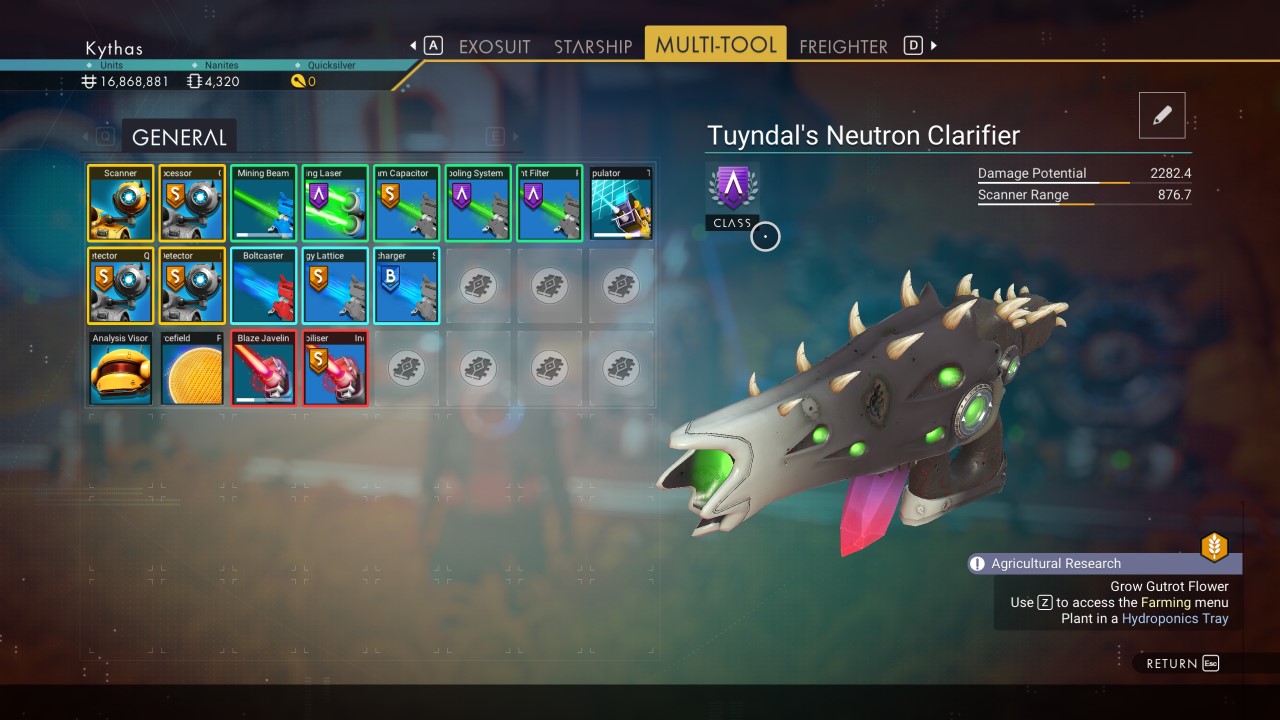Viewport: 1280px width, 720px height.
Task: Select the Scanner module icon
Action: pyautogui.click(x=120, y=203)
